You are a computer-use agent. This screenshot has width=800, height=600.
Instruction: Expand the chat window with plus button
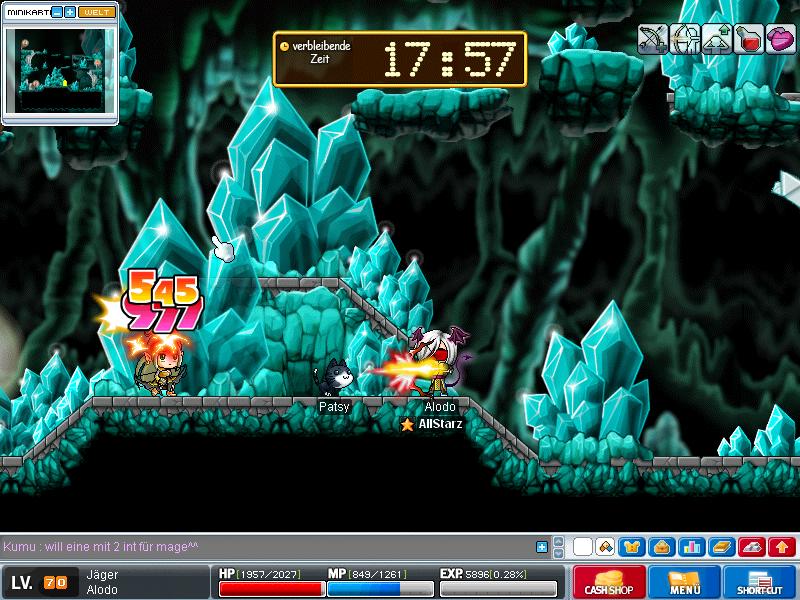542,547
